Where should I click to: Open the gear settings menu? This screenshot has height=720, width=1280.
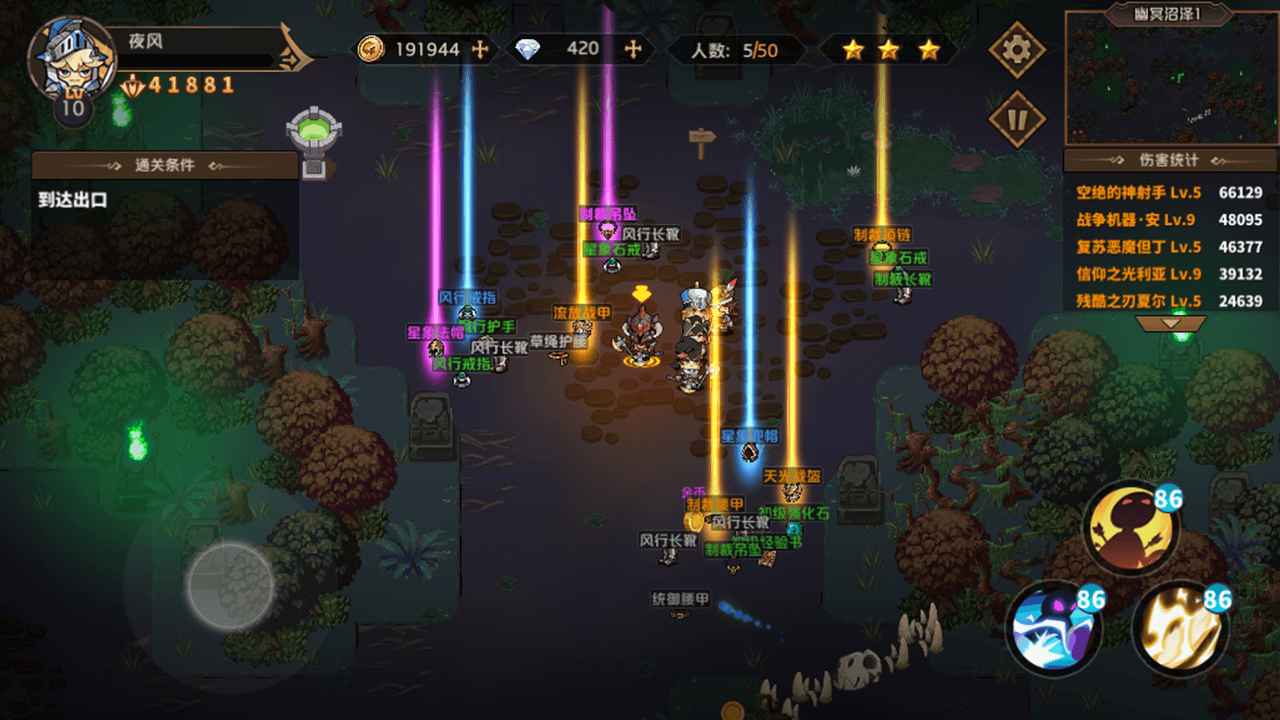click(1017, 49)
